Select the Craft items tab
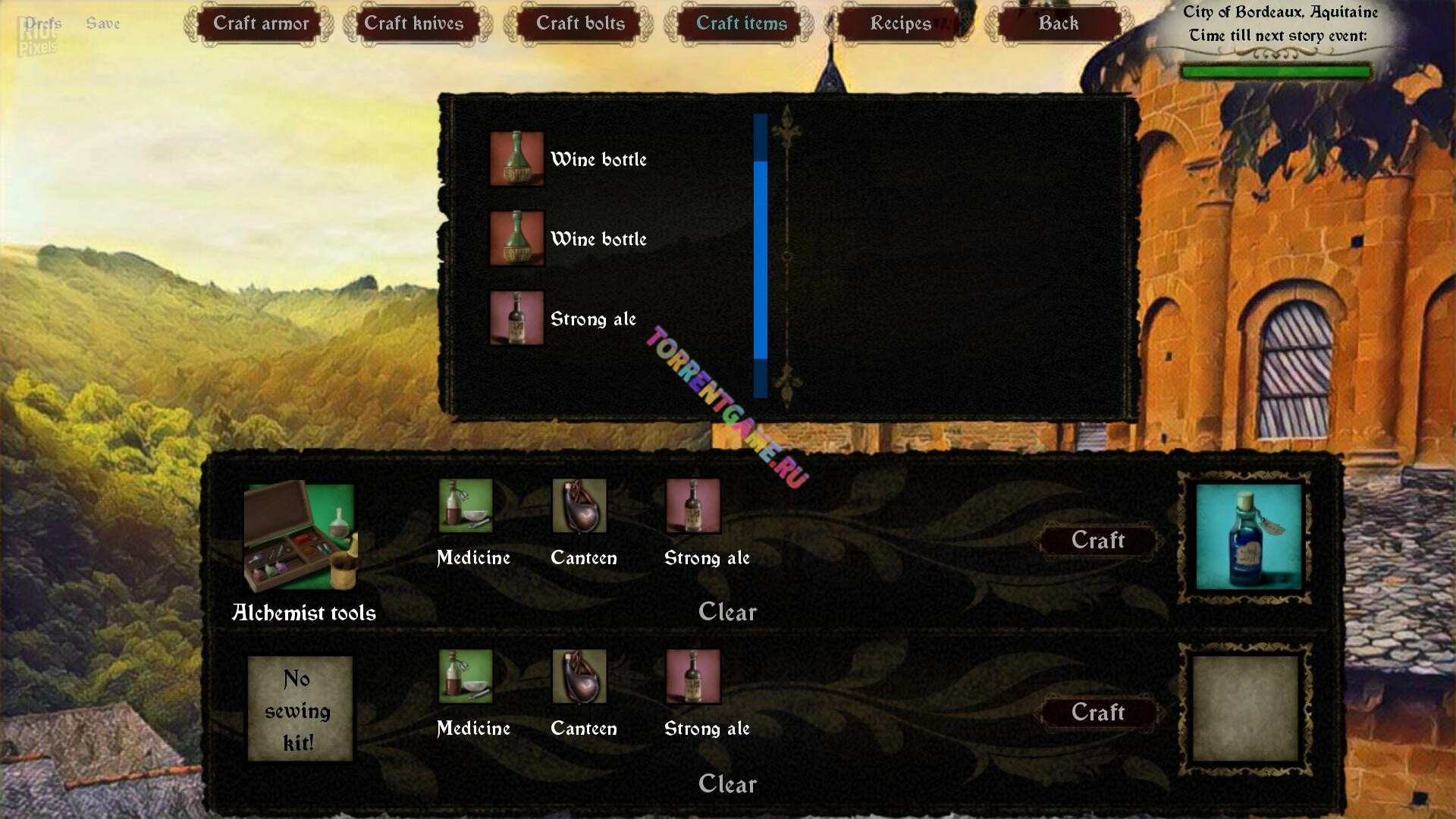1456x819 pixels. pyautogui.click(x=741, y=24)
